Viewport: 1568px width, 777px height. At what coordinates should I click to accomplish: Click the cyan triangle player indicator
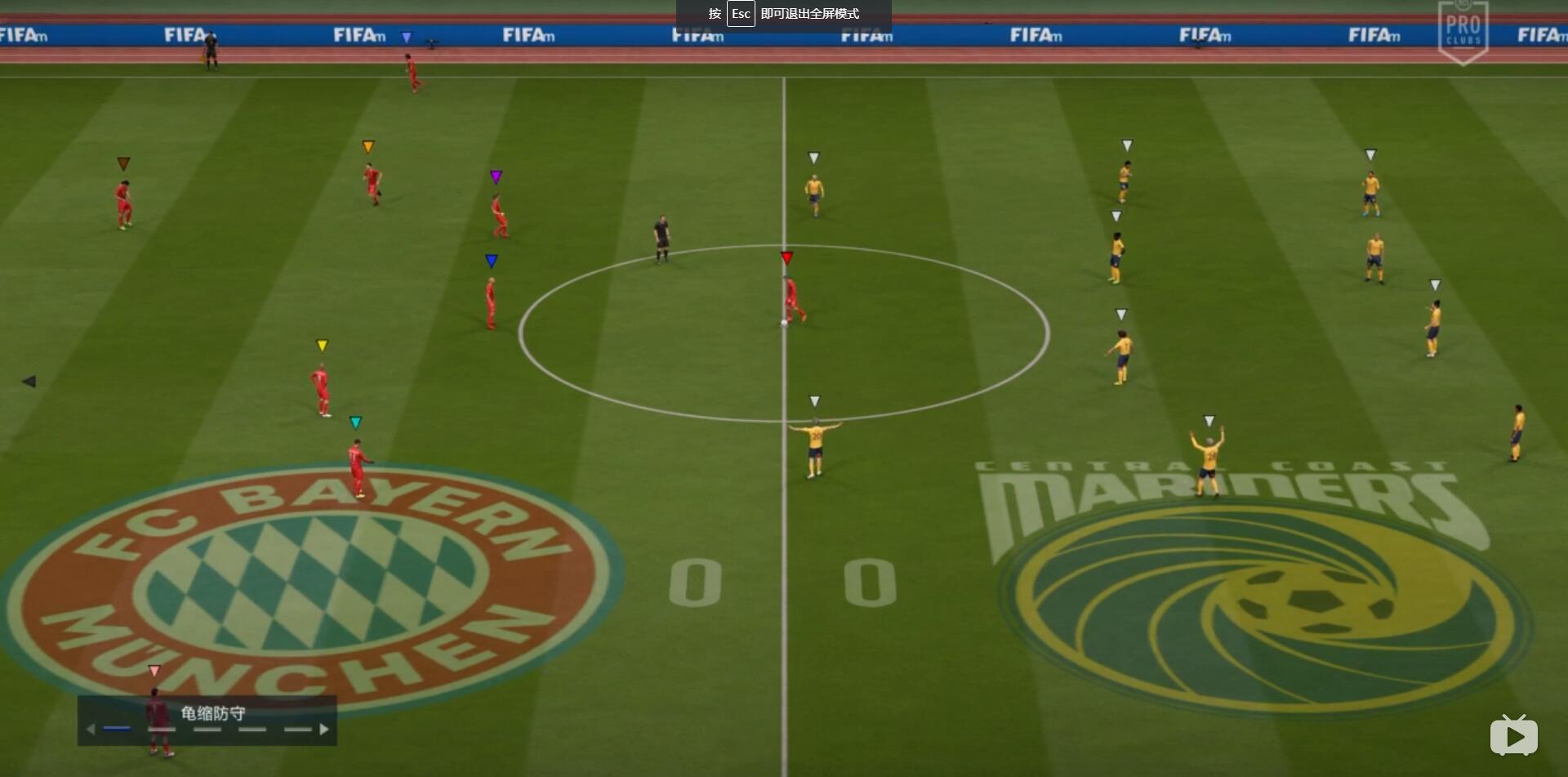[356, 422]
